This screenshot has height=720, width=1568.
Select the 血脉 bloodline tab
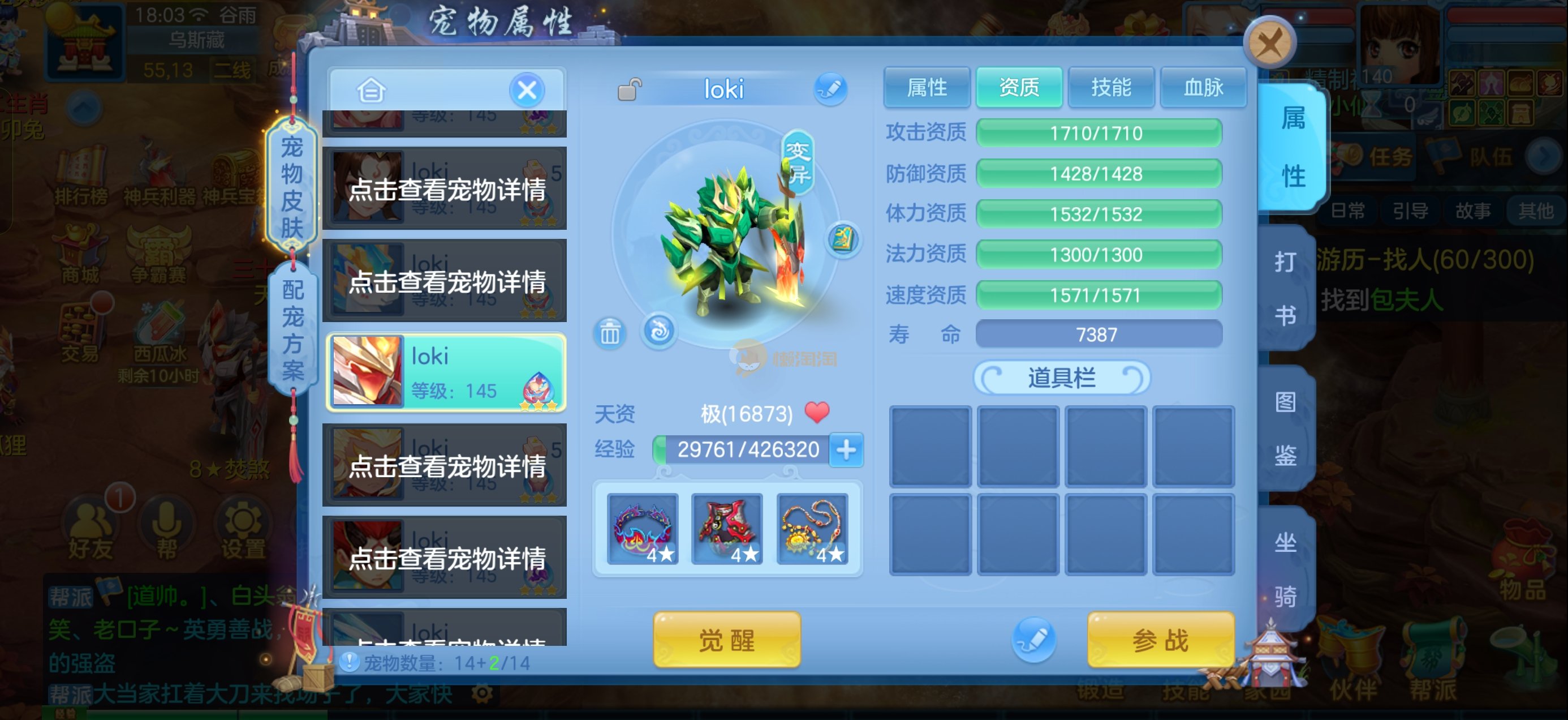click(x=1203, y=88)
